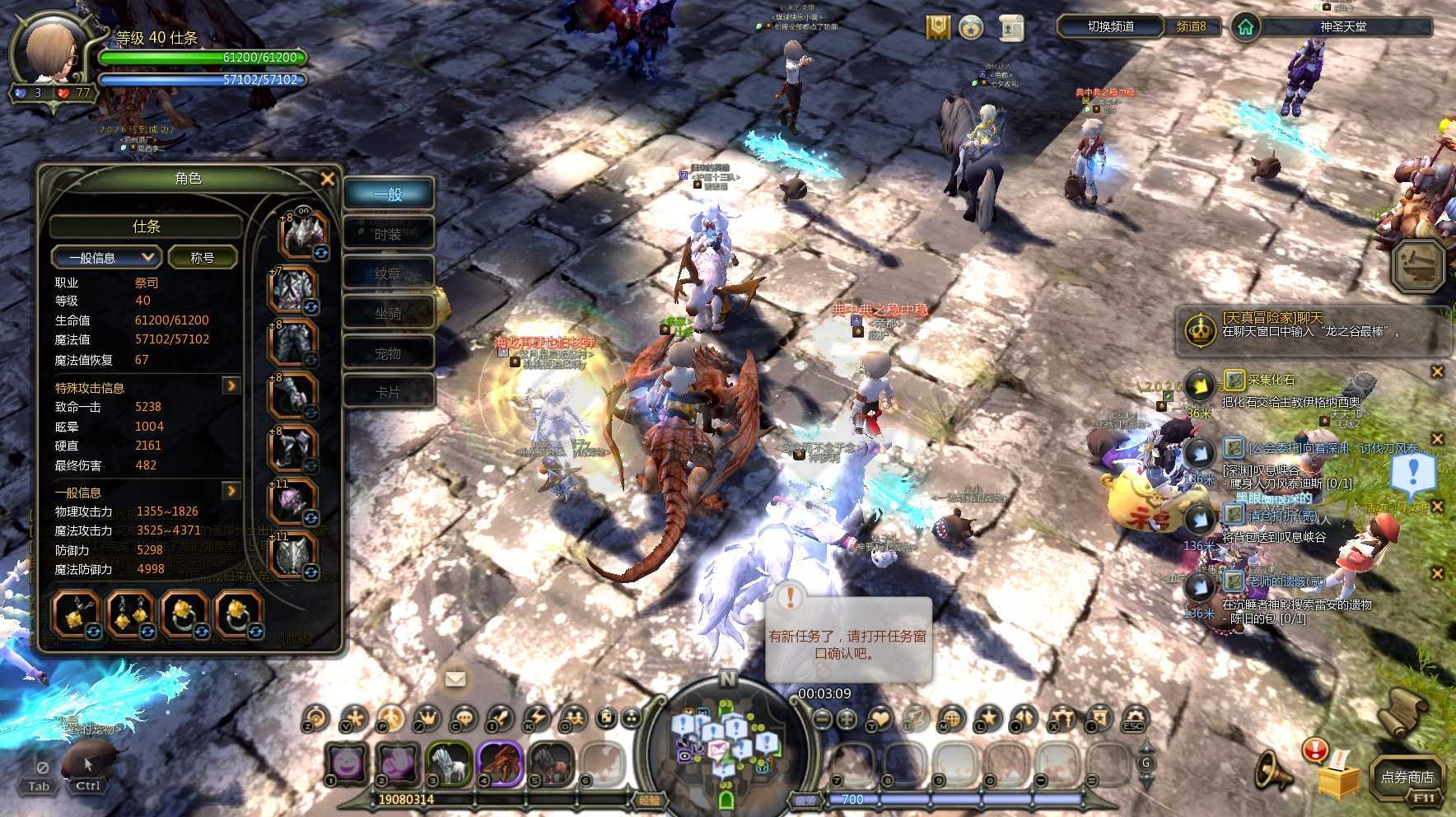
Task: Open the mail envelope notification
Action: point(455,679)
